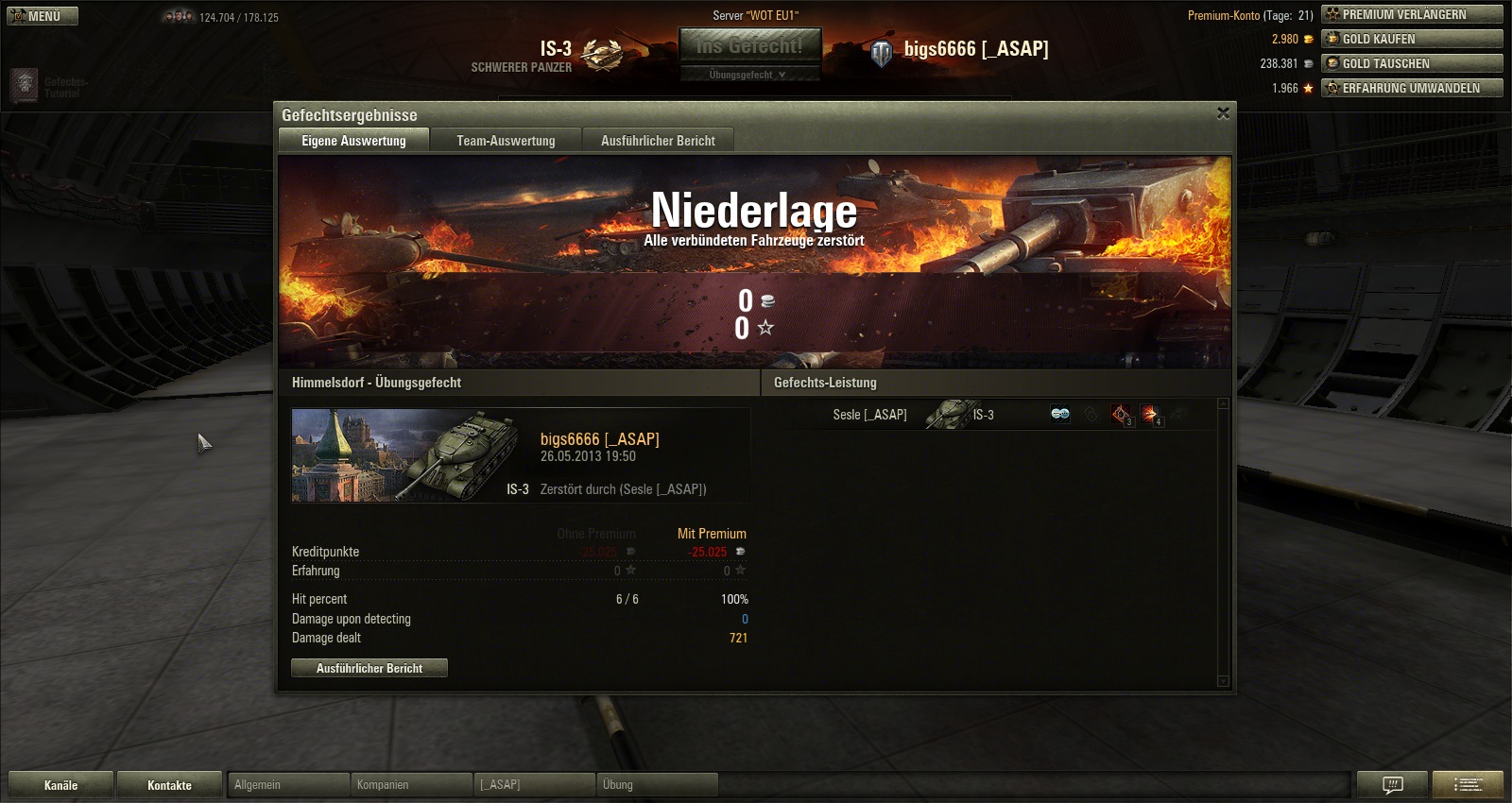Open the Übungsgefecht battle type dropdown
This screenshot has height=803, width=1512.
[748, 75]
